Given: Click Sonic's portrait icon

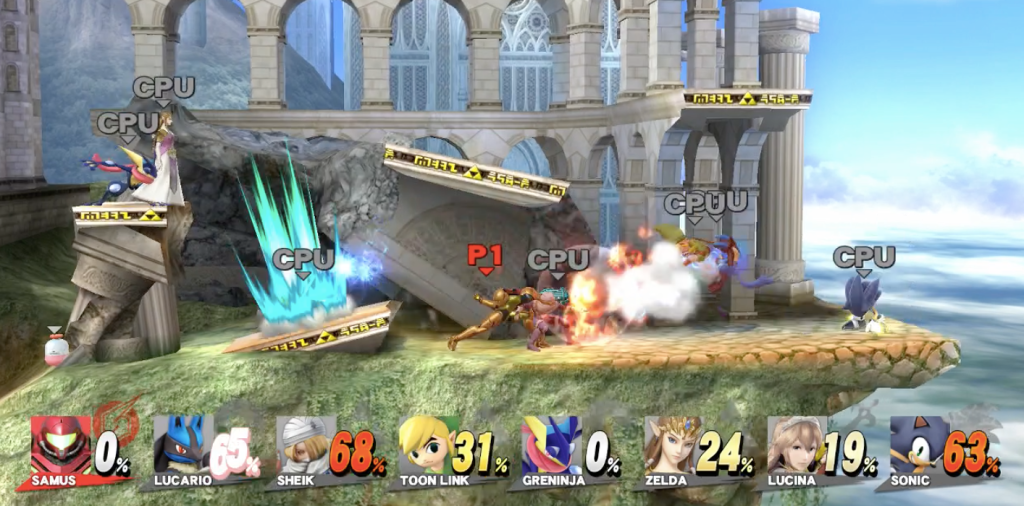Looking at the screenshot, I should click(918, 446).
